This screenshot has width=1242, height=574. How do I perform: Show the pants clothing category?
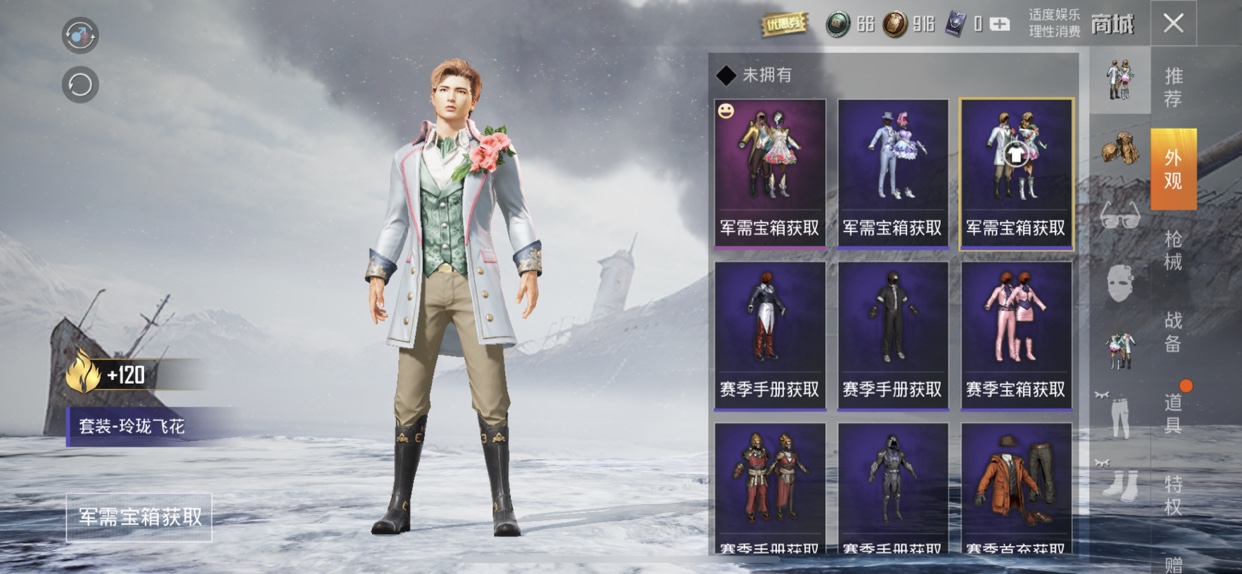[1120, 417]
